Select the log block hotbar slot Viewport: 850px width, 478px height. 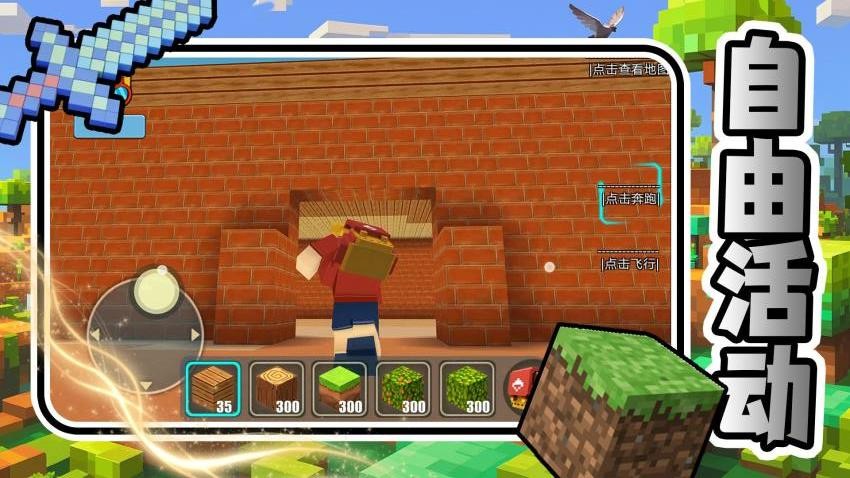(276, 389)
